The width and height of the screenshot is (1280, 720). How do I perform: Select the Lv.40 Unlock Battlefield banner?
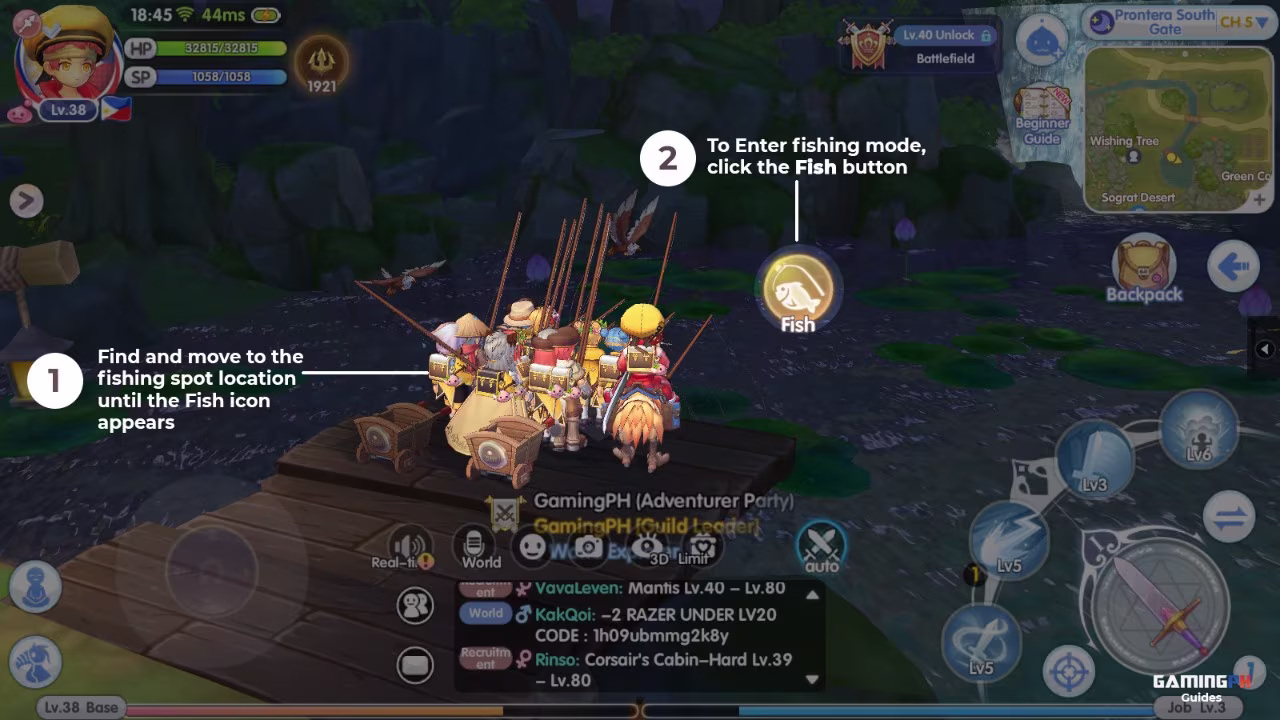coord(921,46)
